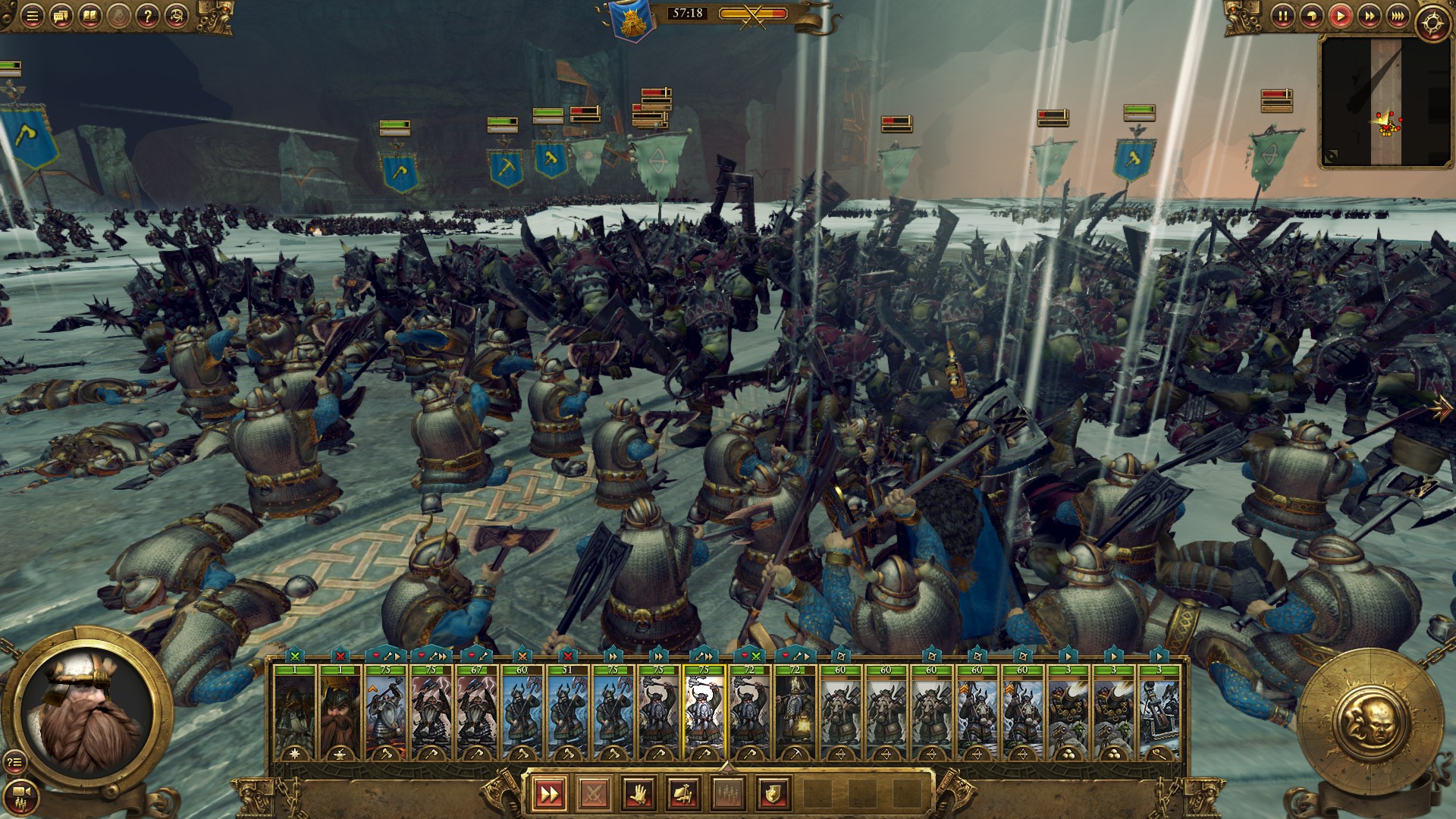This screenshot has height=819, width=1456.
Task: Open the spell browser book icon
Action: click(89, 16)
